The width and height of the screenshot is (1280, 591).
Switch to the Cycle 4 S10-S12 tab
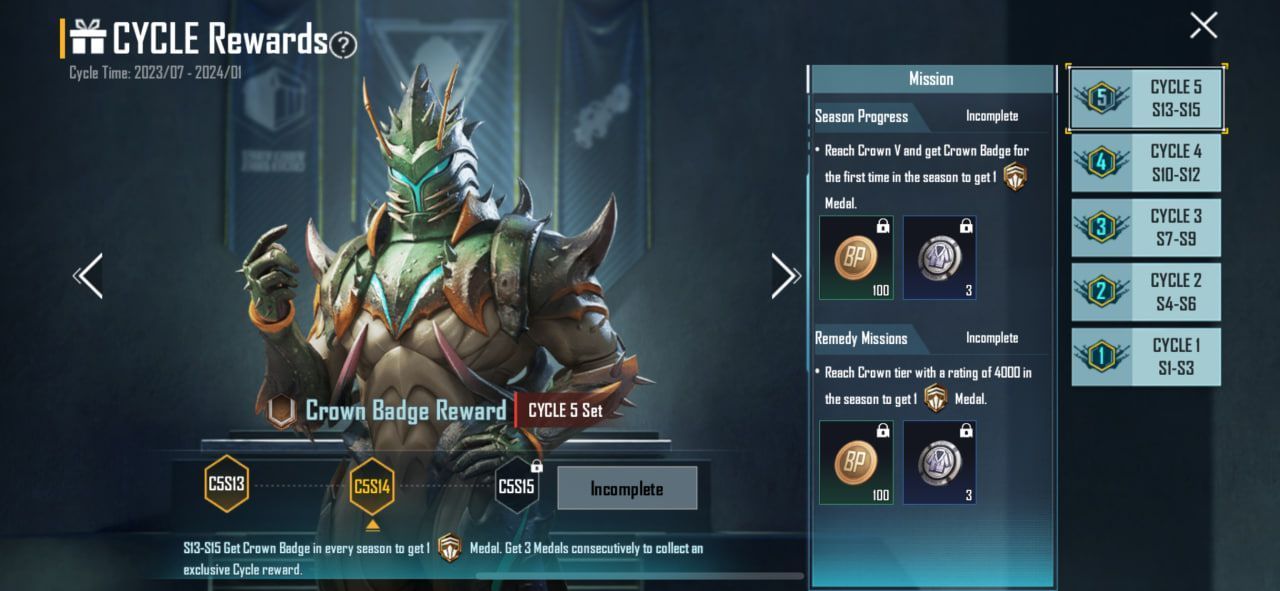click(x=1146, y=163)
